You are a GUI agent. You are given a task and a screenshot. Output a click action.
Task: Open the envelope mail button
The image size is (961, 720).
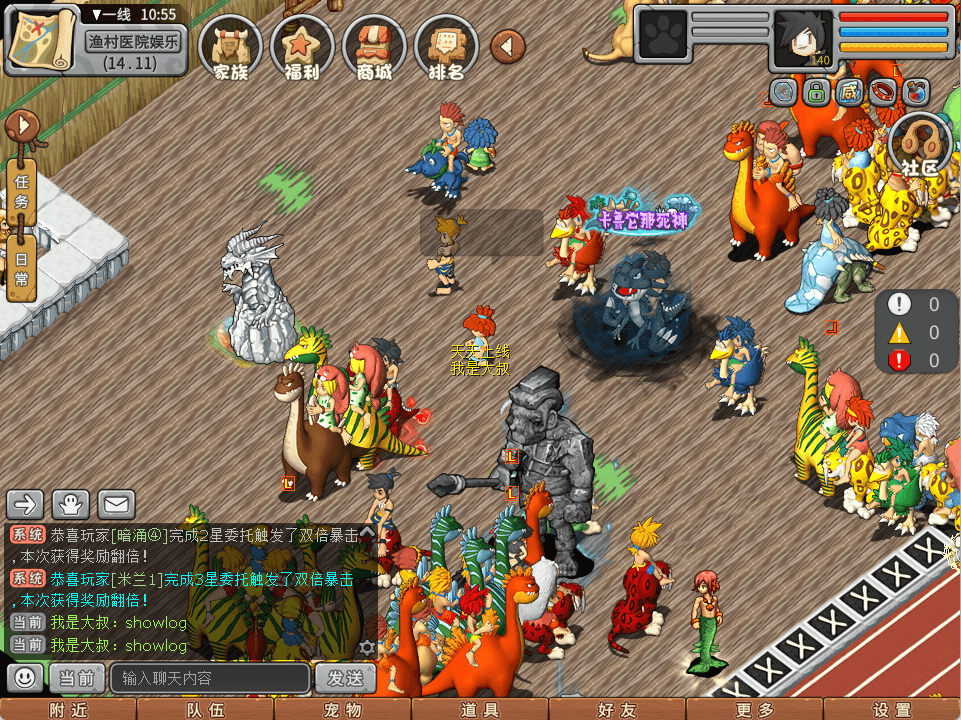(x=116, y=503)
